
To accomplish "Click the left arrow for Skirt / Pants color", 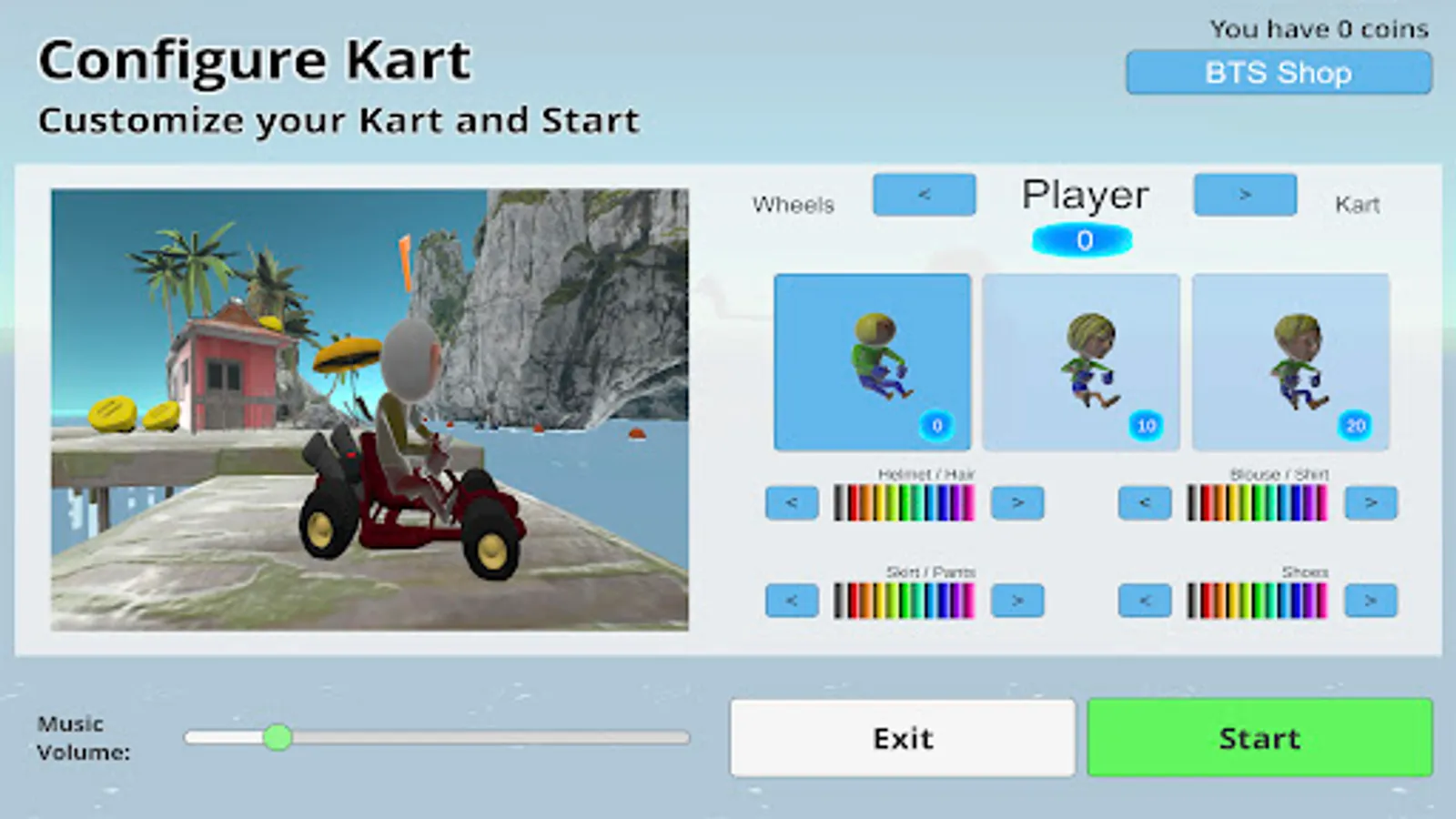I will click(791, 600).
